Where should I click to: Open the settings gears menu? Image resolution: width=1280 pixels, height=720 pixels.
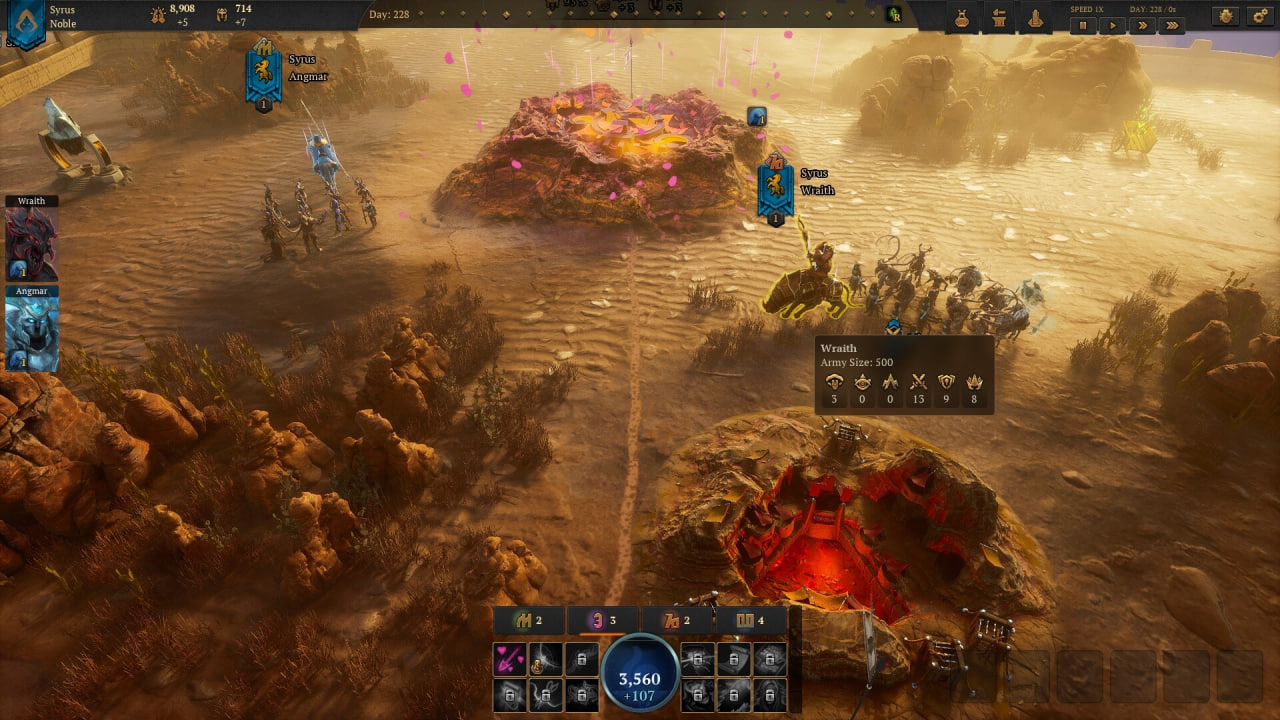[x=1259, y=17]
